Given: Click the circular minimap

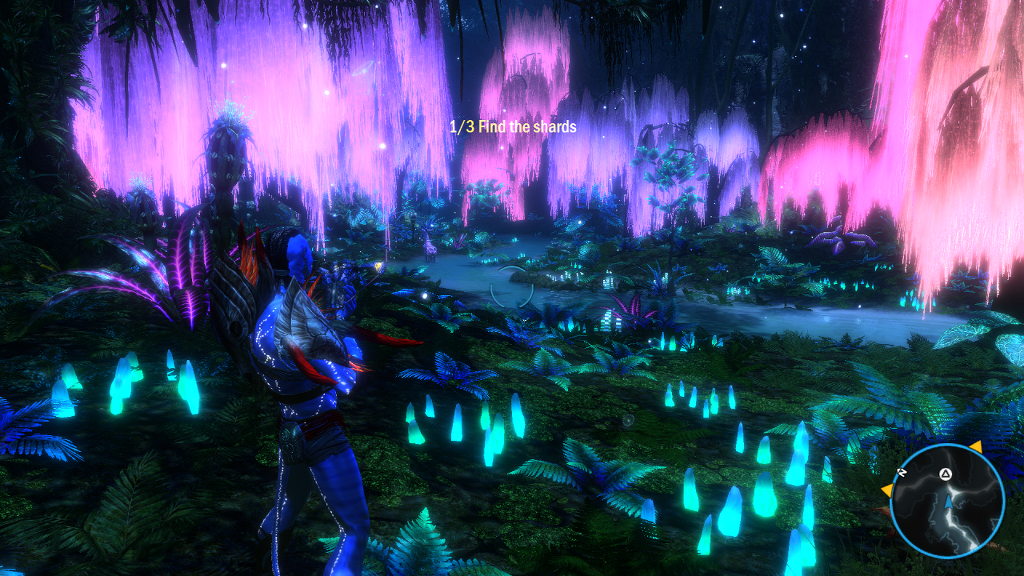Looking at the screenshot, I should pyautogui.click(x=946, y=500).
